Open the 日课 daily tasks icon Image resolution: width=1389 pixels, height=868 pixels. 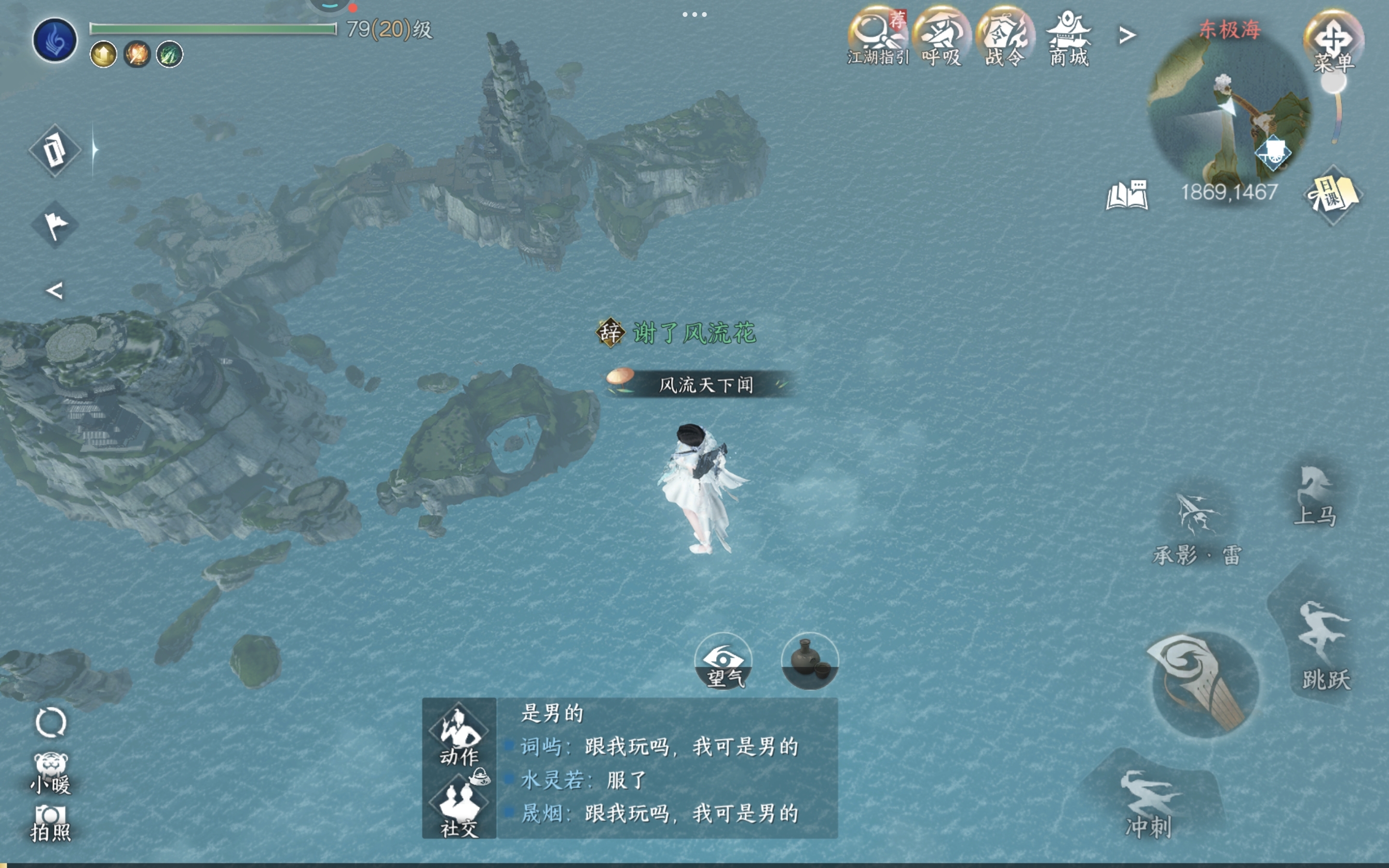(1333, 195)
